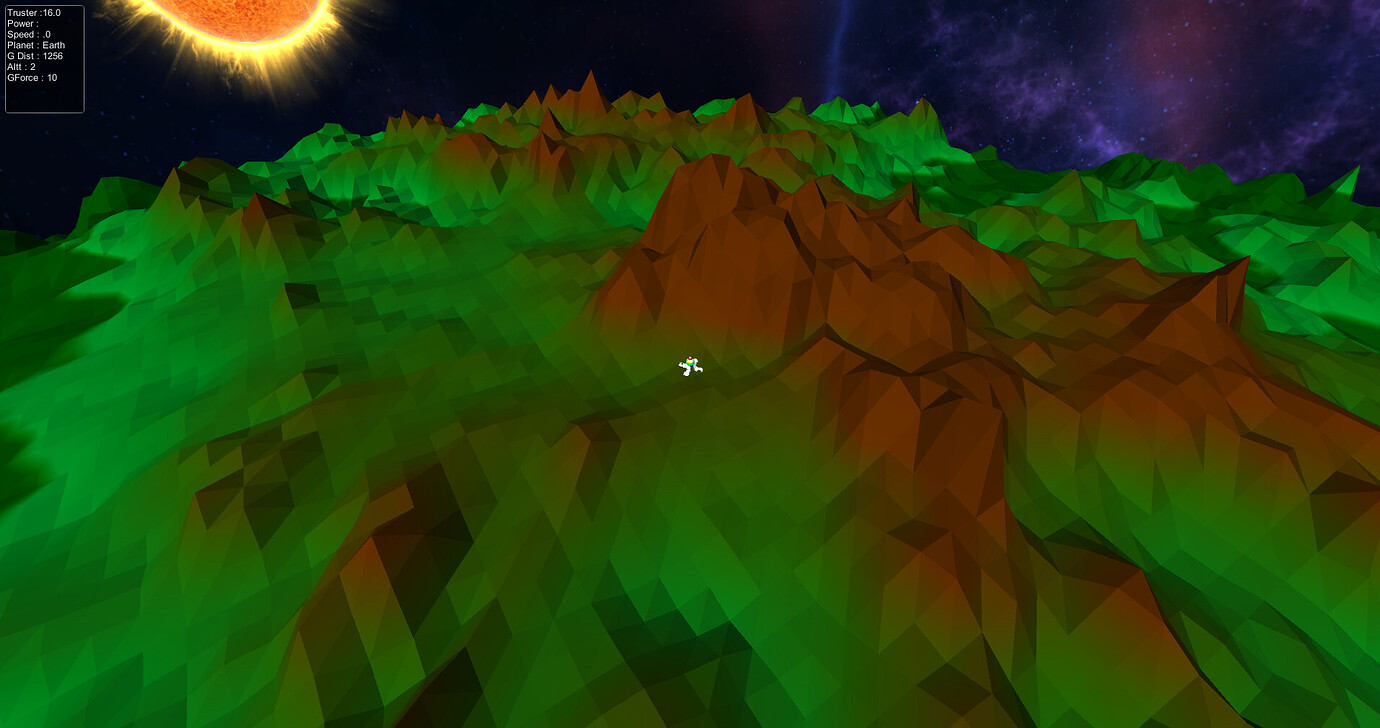
Task: Click the Truster value in the HUD
Action: (x=35, y=13)
